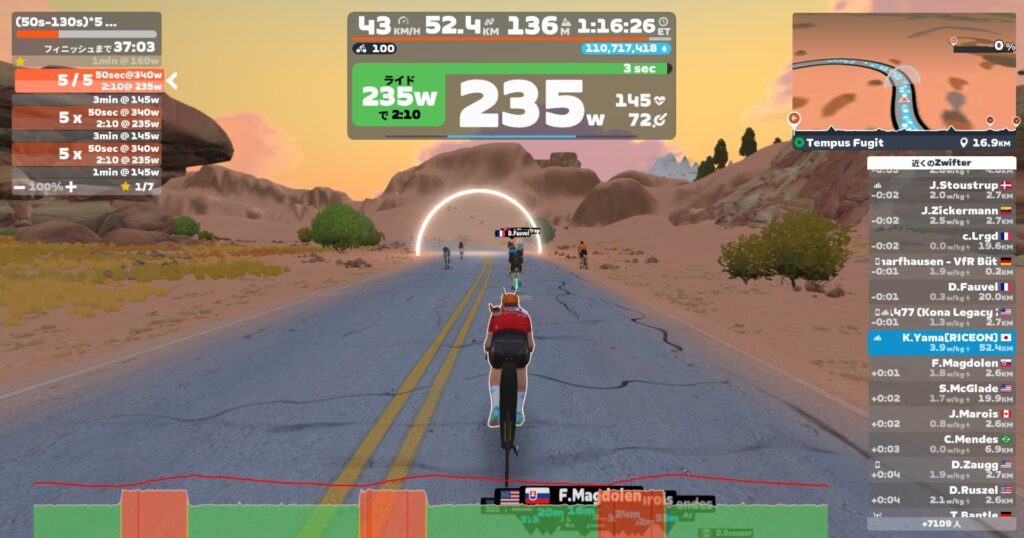Viewport: 1024px width, 538px height.
Task: Decrease workout intensity with the minus button
Action: tap(20, 187)
